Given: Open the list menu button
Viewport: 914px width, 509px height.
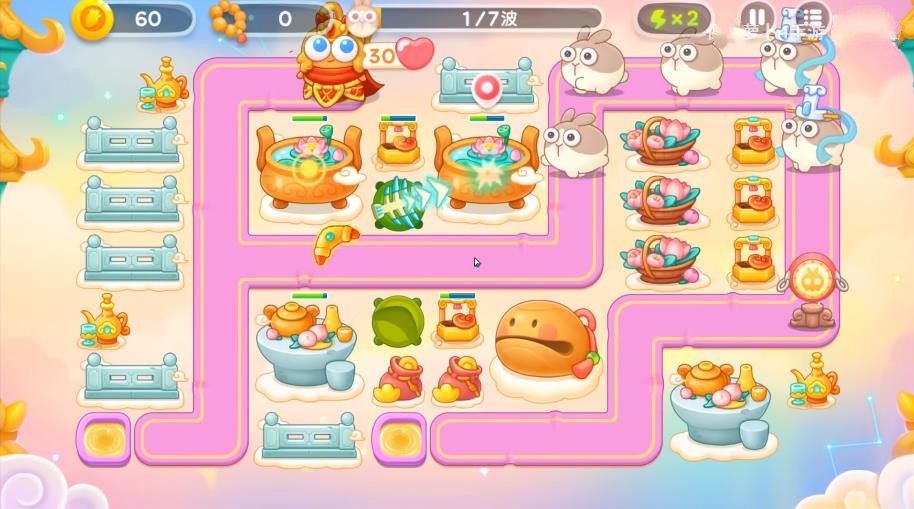Looking at the screenshot, I should pyautogui.click(x=812, y=18).
